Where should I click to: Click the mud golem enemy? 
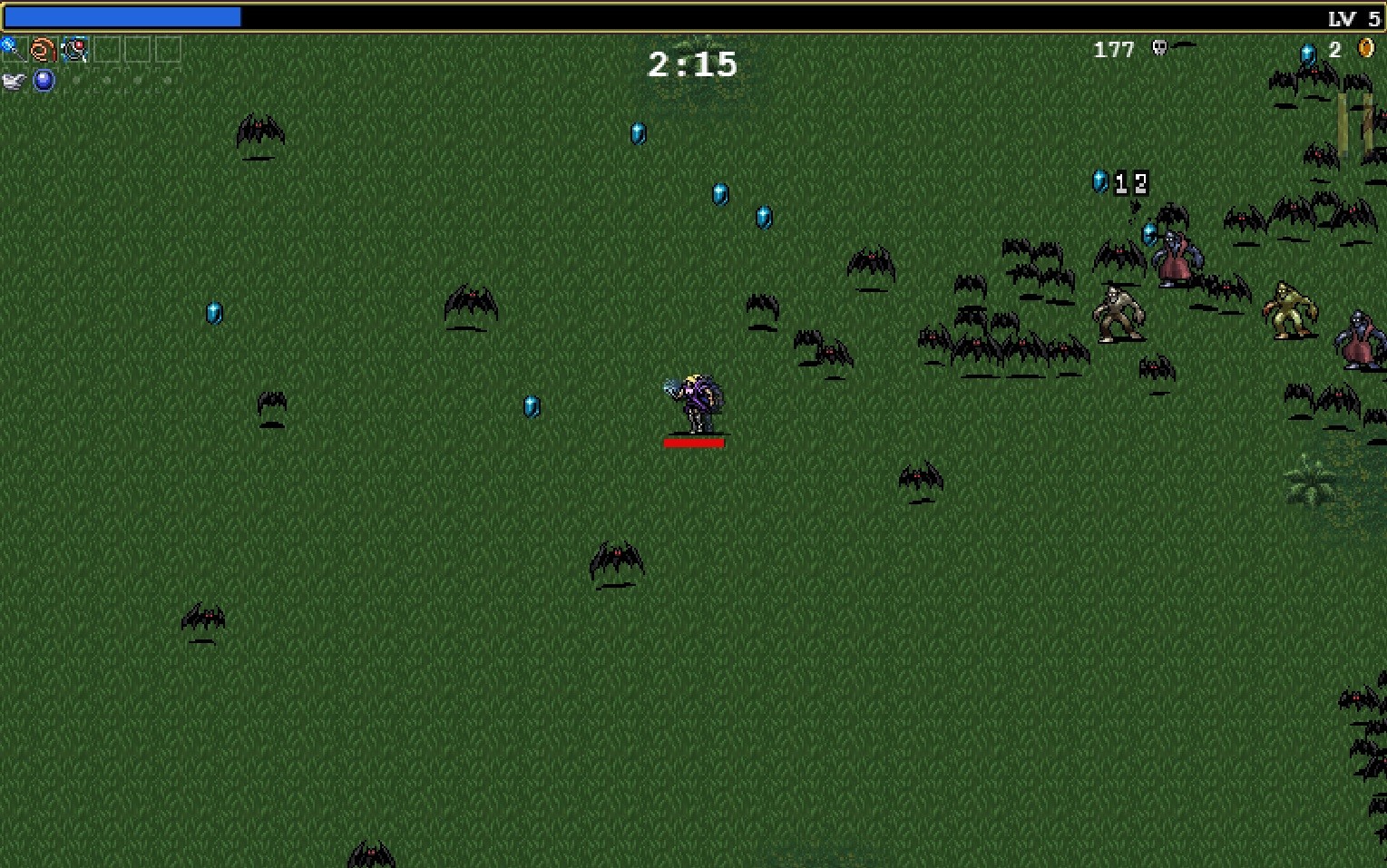coord(1118,311)
